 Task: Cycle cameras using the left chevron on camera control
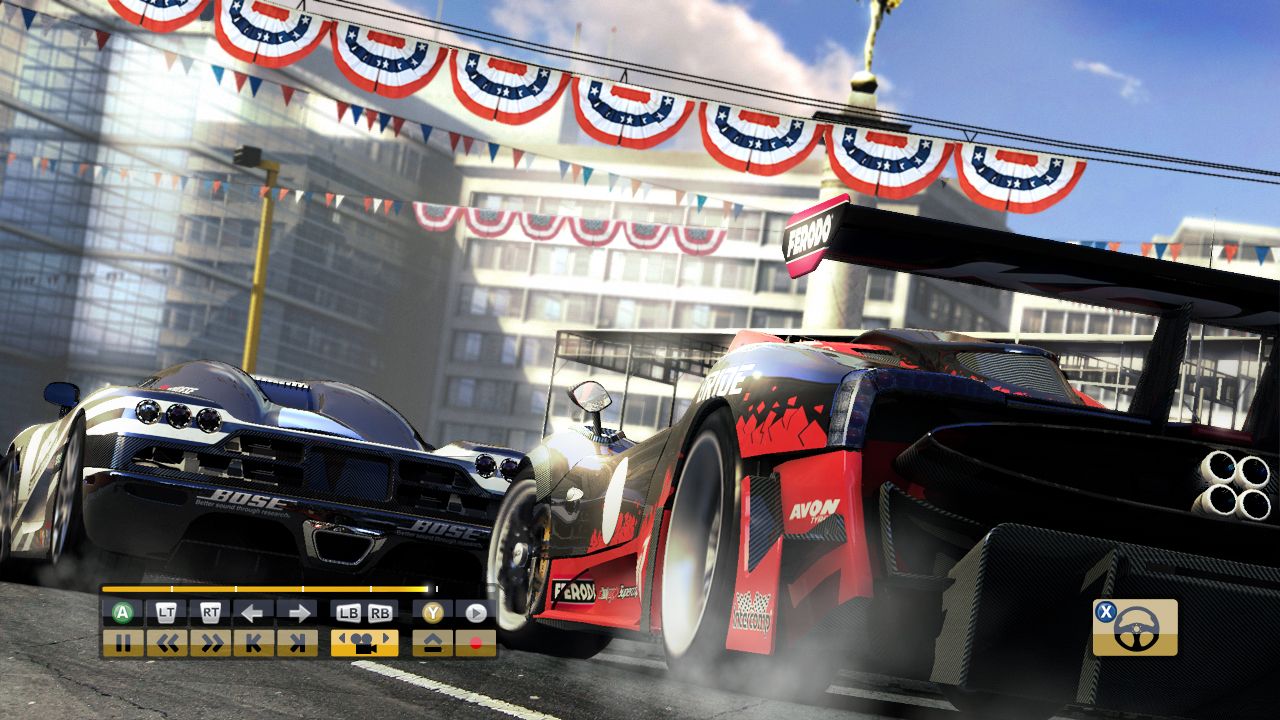pos(343,638)
